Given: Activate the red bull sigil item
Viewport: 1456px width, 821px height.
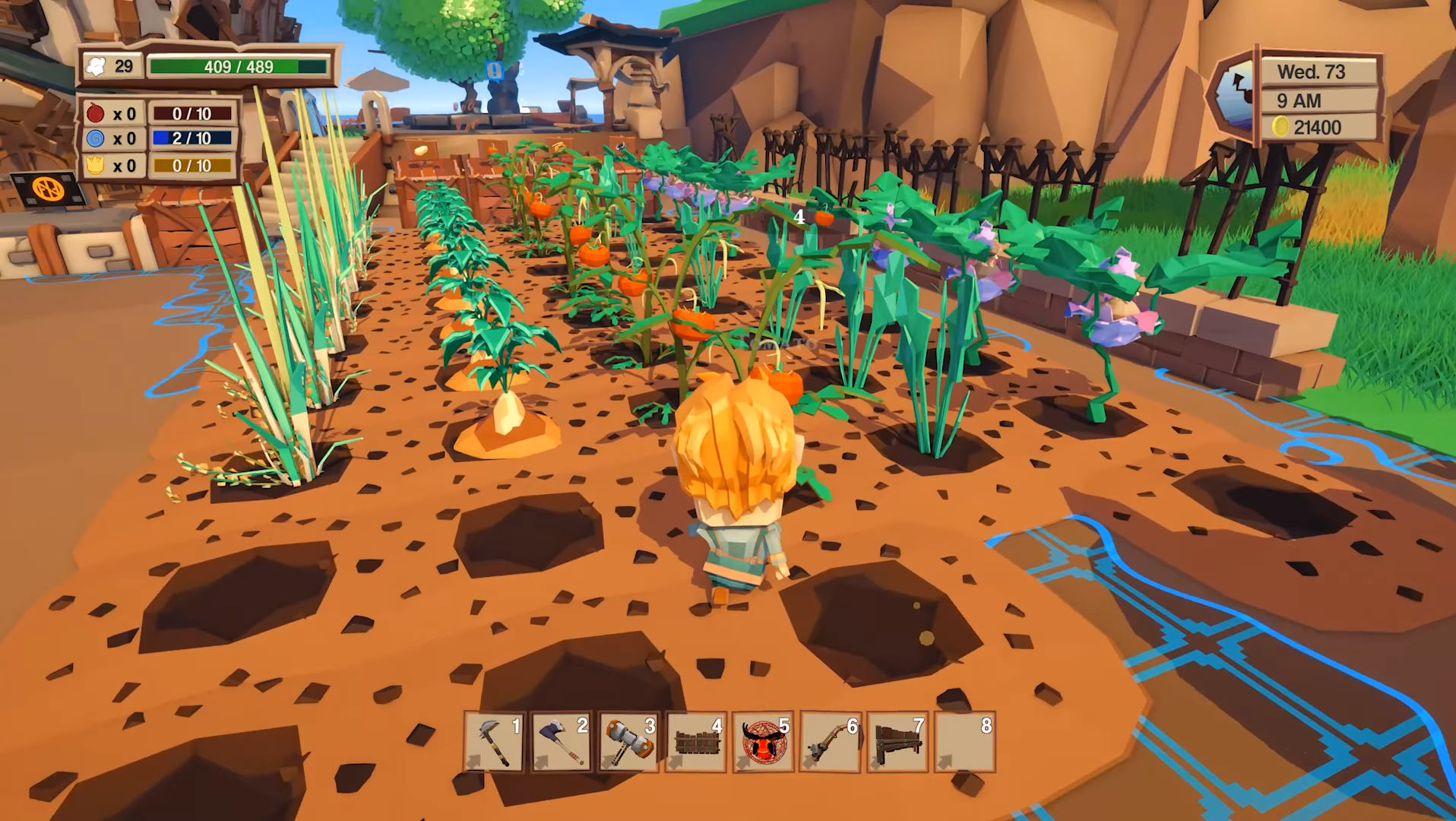Looking at the screenshot, I should (763, 742).
